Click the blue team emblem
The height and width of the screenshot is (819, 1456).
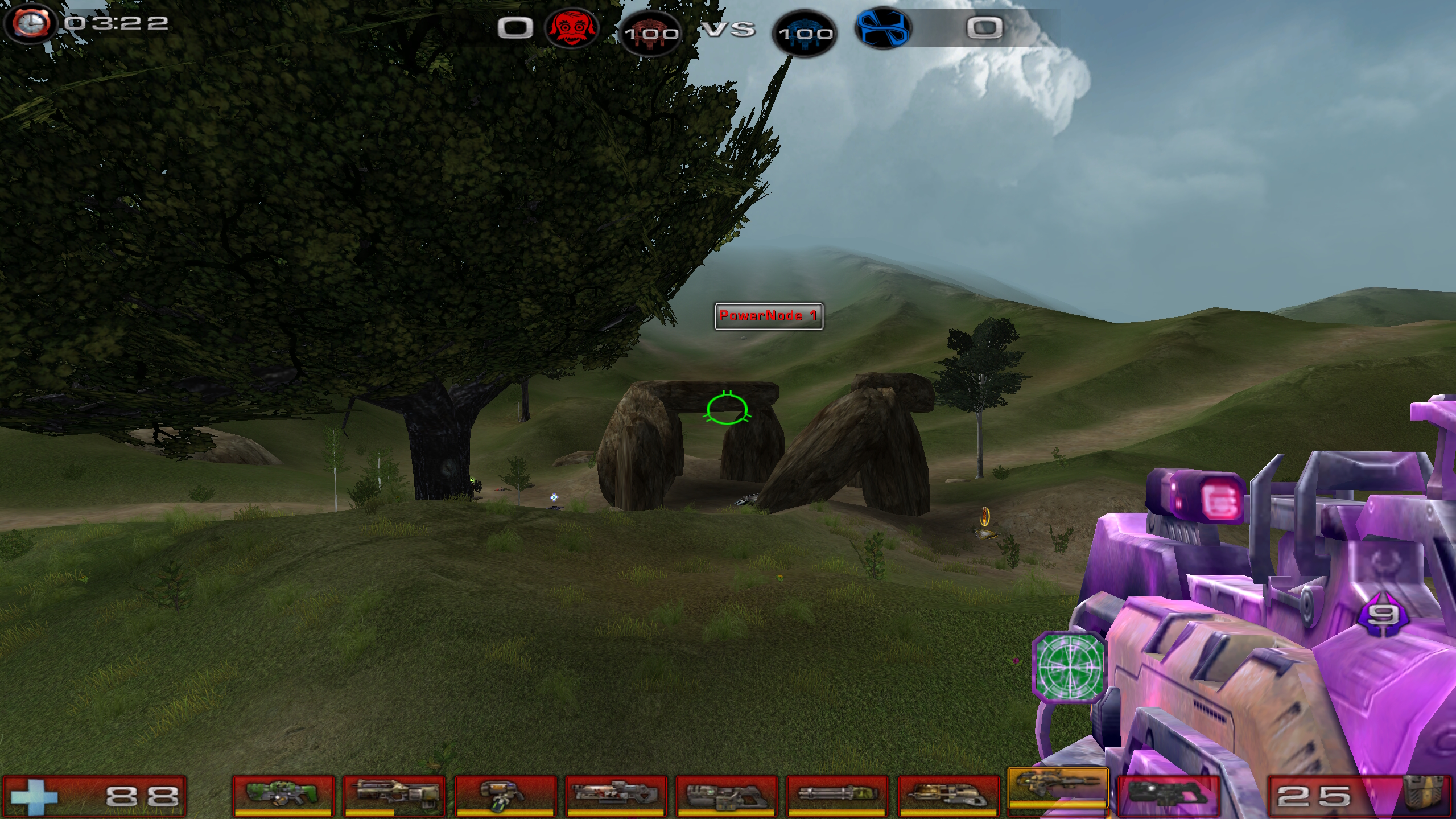click(x=882, y=27)
